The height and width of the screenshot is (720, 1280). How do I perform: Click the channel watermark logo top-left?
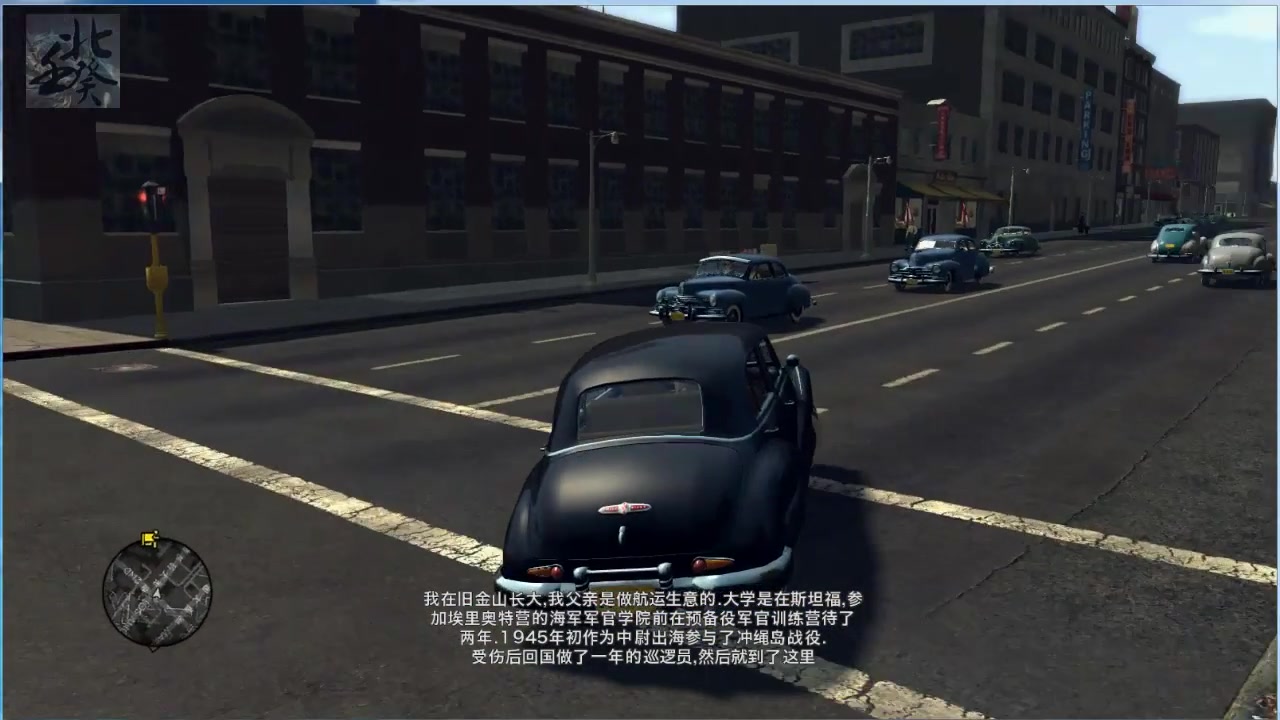[71, 60]
